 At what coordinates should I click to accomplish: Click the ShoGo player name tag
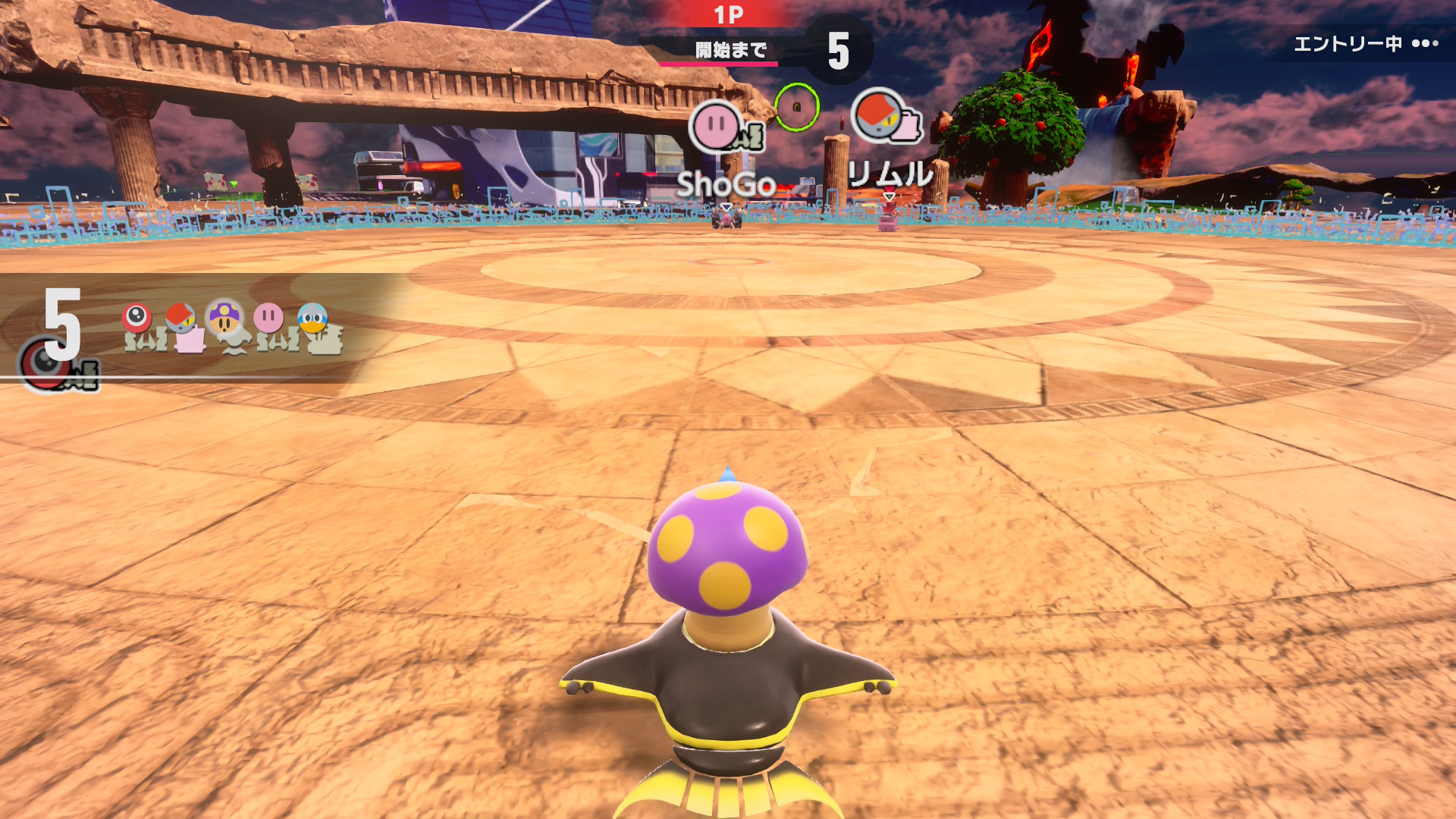click(x=725, y=184)
